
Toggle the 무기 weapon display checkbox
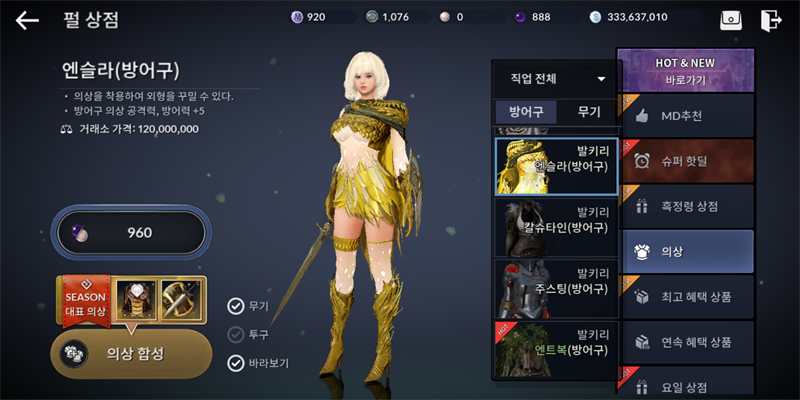pos(236,306)
